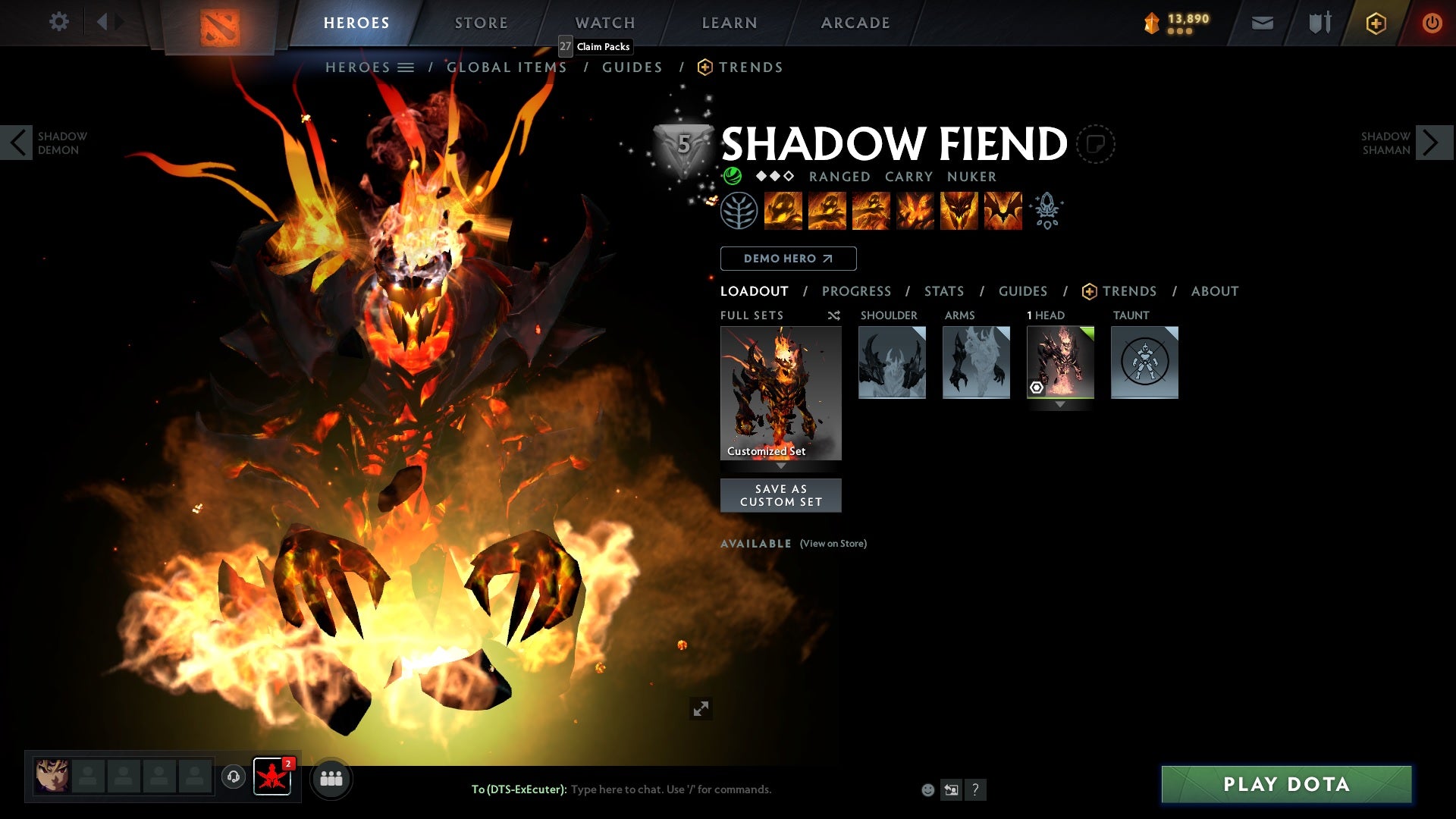1456x819 pixels.
Task: Toggle the shuffle icon next to Full Sets
Action: pos(833,315)
